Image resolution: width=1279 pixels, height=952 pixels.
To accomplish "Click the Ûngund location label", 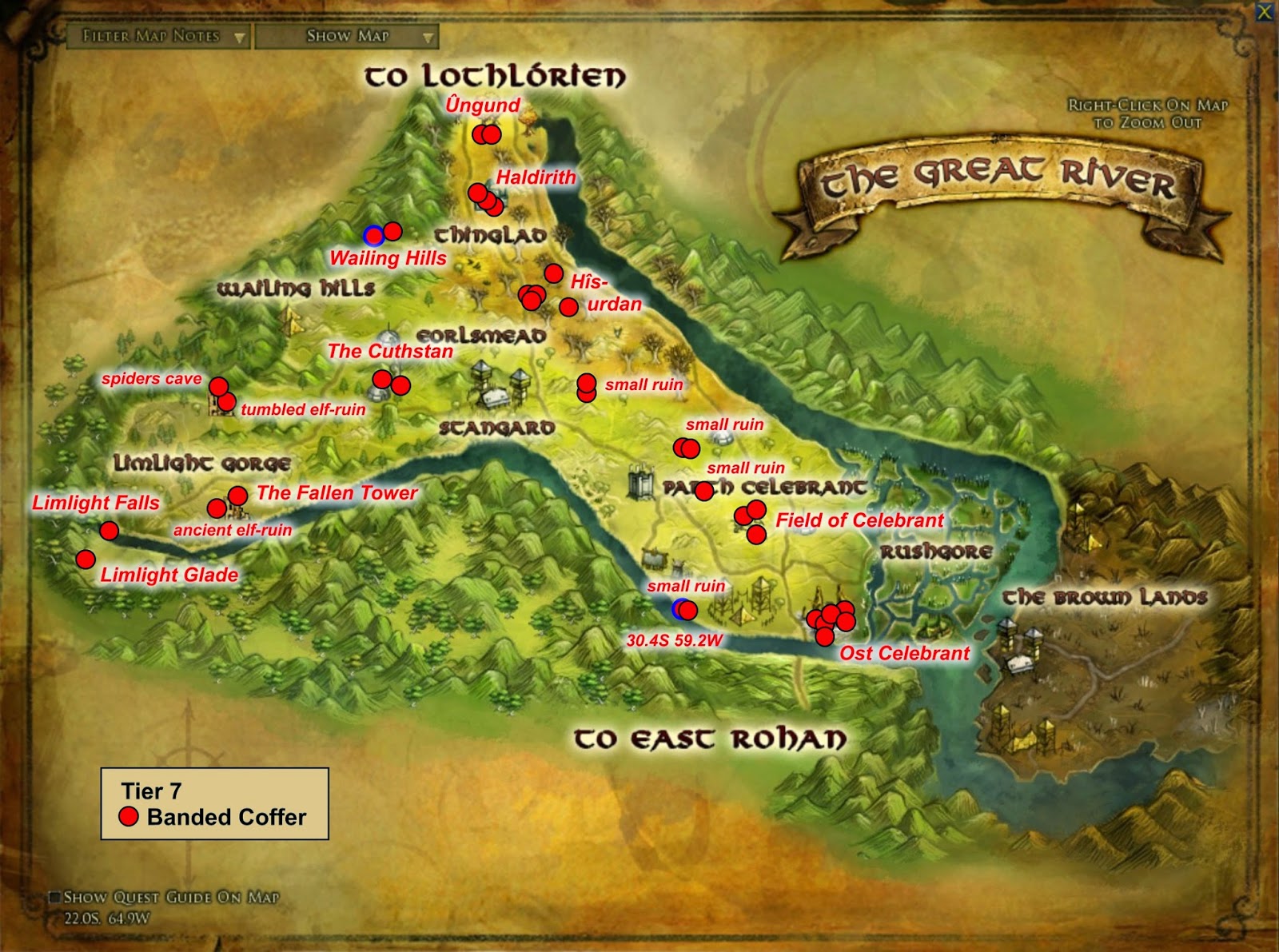I will (x=482, y=104).
